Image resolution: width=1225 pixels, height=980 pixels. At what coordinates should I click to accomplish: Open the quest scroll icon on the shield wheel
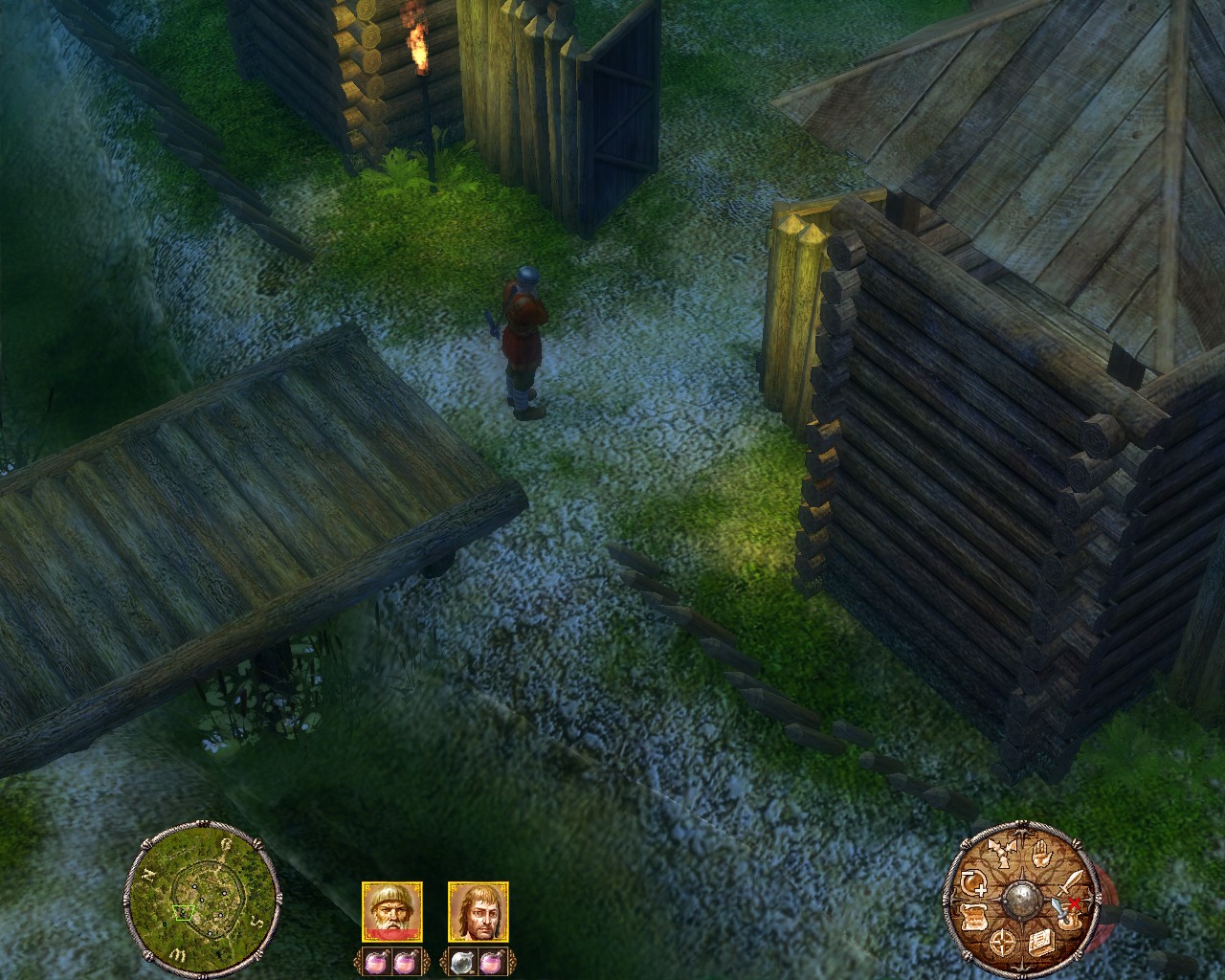click(972, 915)
